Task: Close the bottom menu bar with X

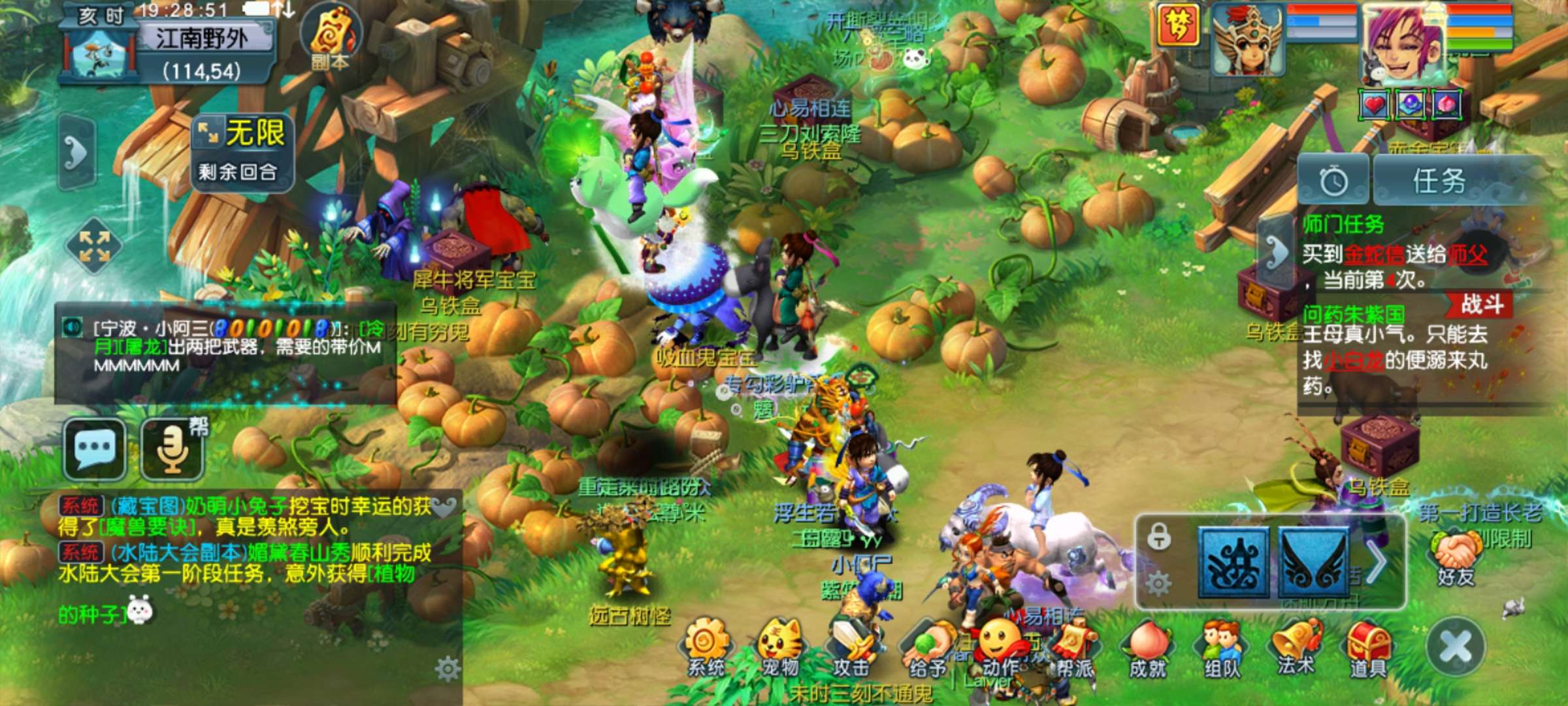Action: [x=1456, y=647]
